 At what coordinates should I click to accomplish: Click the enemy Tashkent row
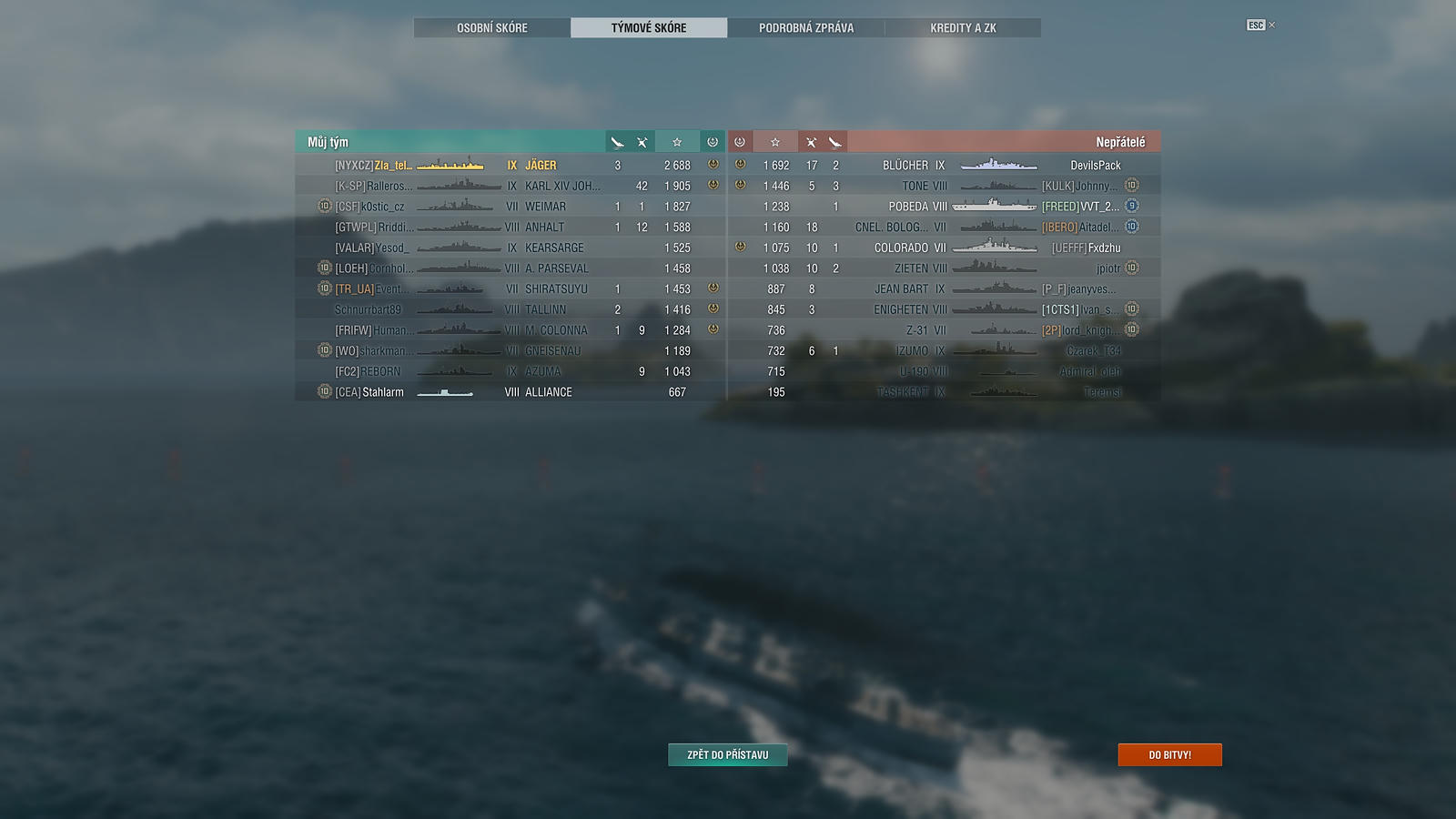click(946, 392)
